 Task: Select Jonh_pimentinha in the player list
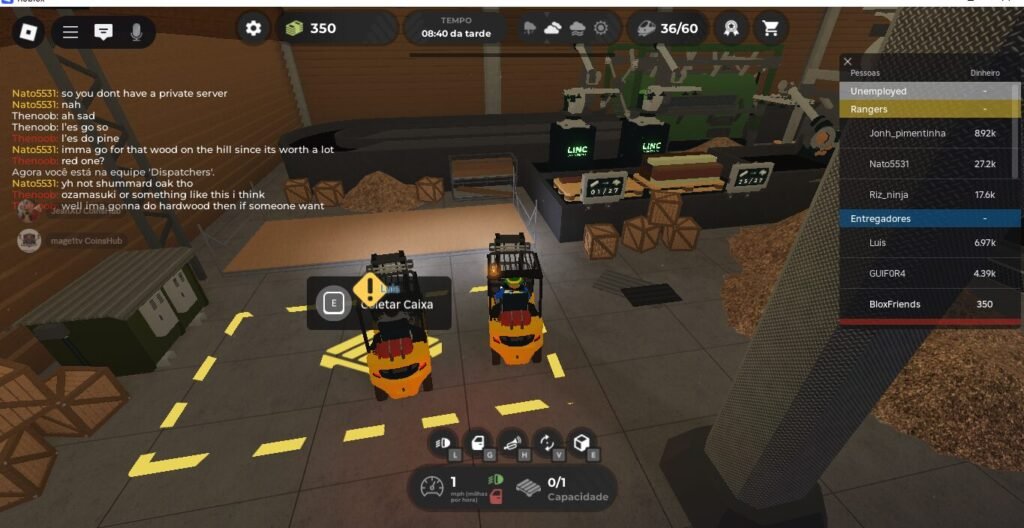929,132
